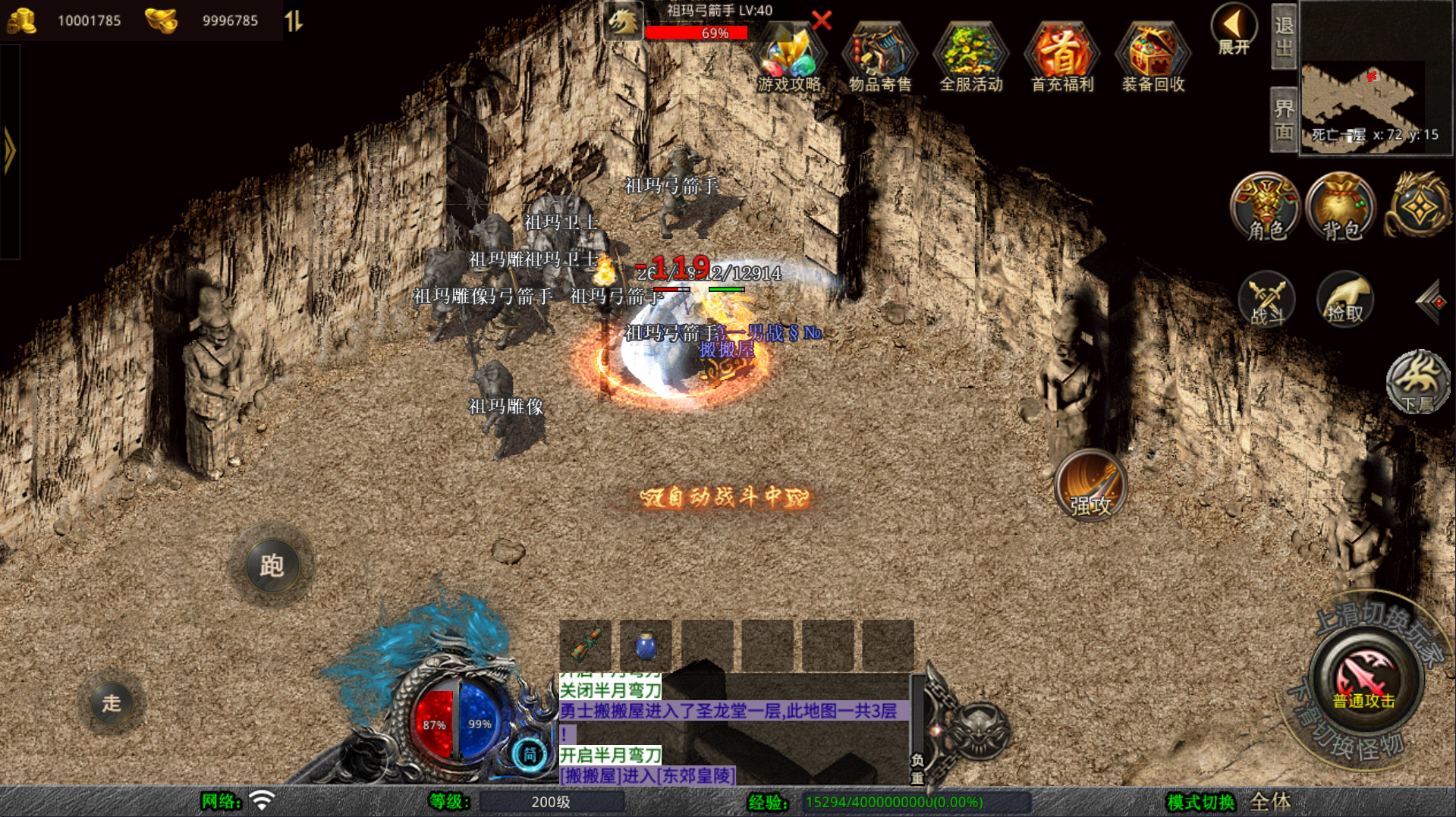Open the 全服活动 server events
1456x817 pixels.
coord(971,57)
